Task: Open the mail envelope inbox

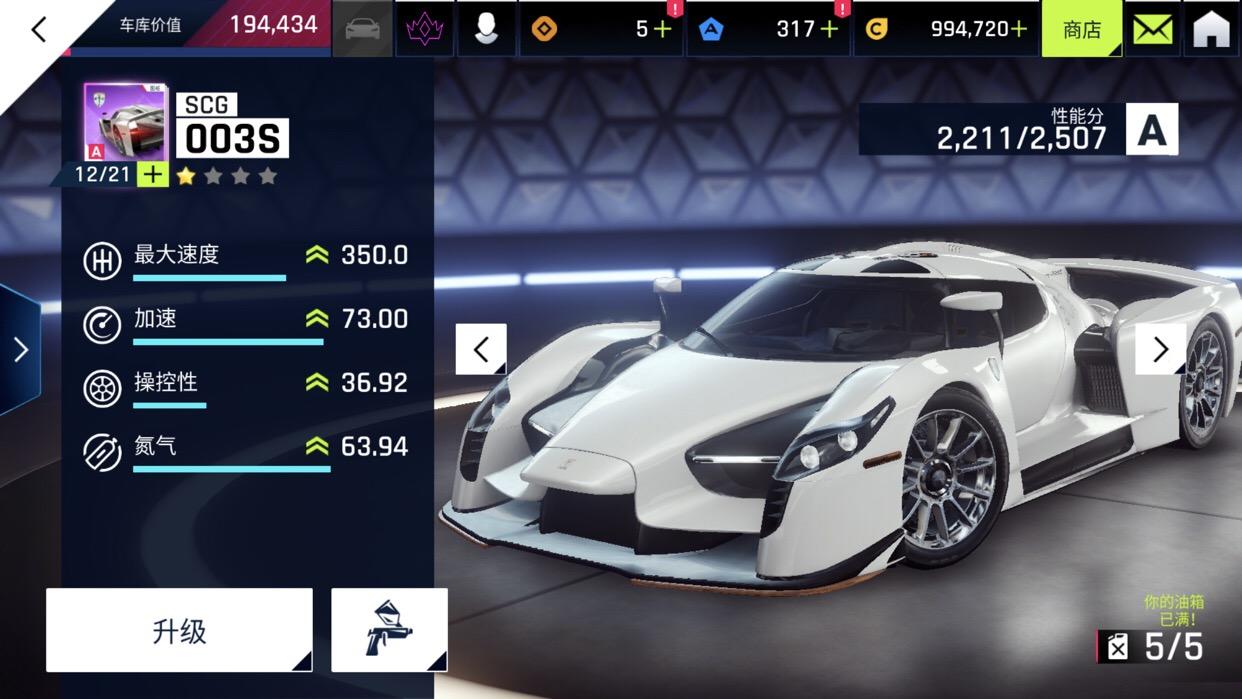Action: 1152,29
